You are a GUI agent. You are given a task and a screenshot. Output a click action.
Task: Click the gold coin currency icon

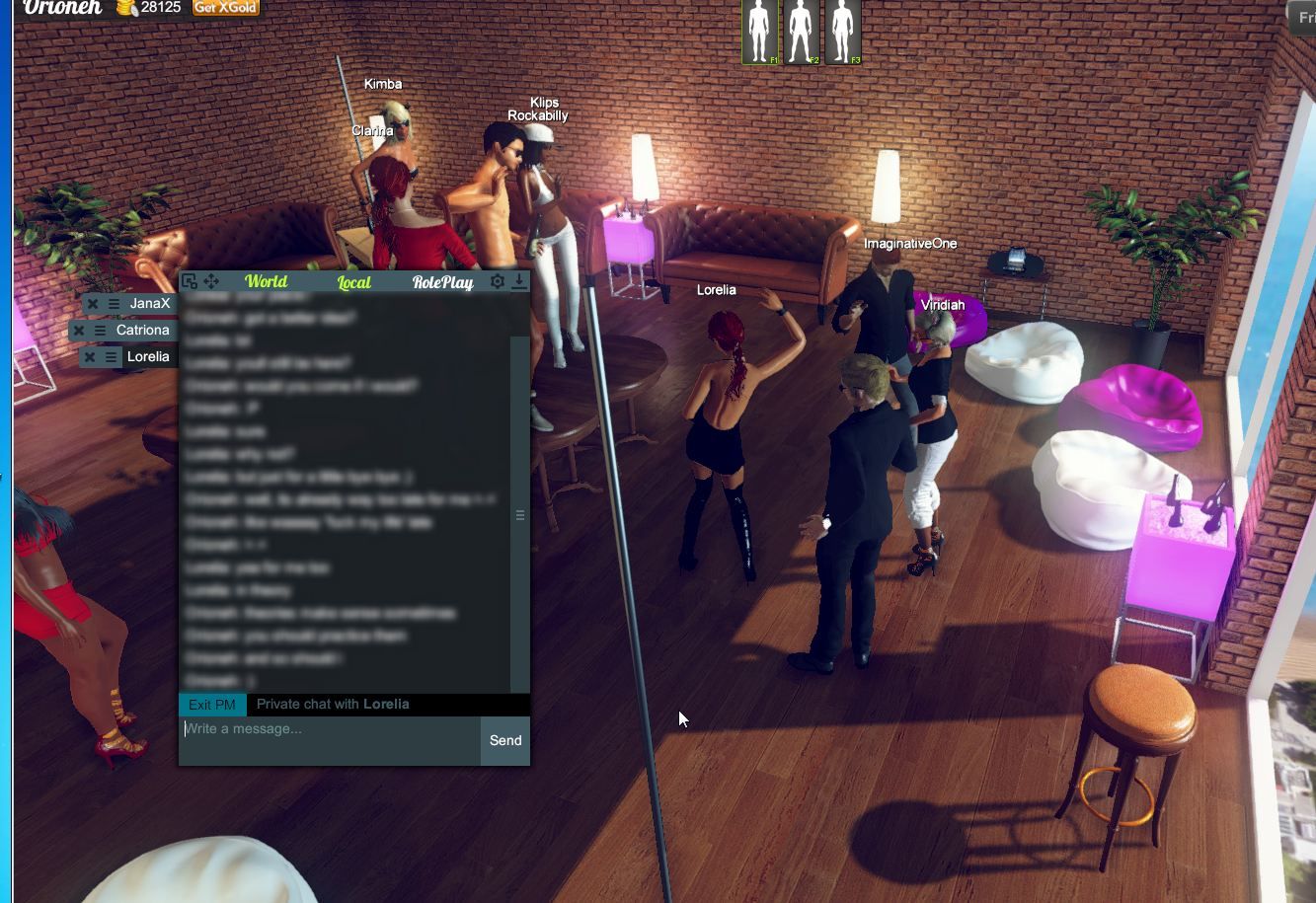coord(124,9)
